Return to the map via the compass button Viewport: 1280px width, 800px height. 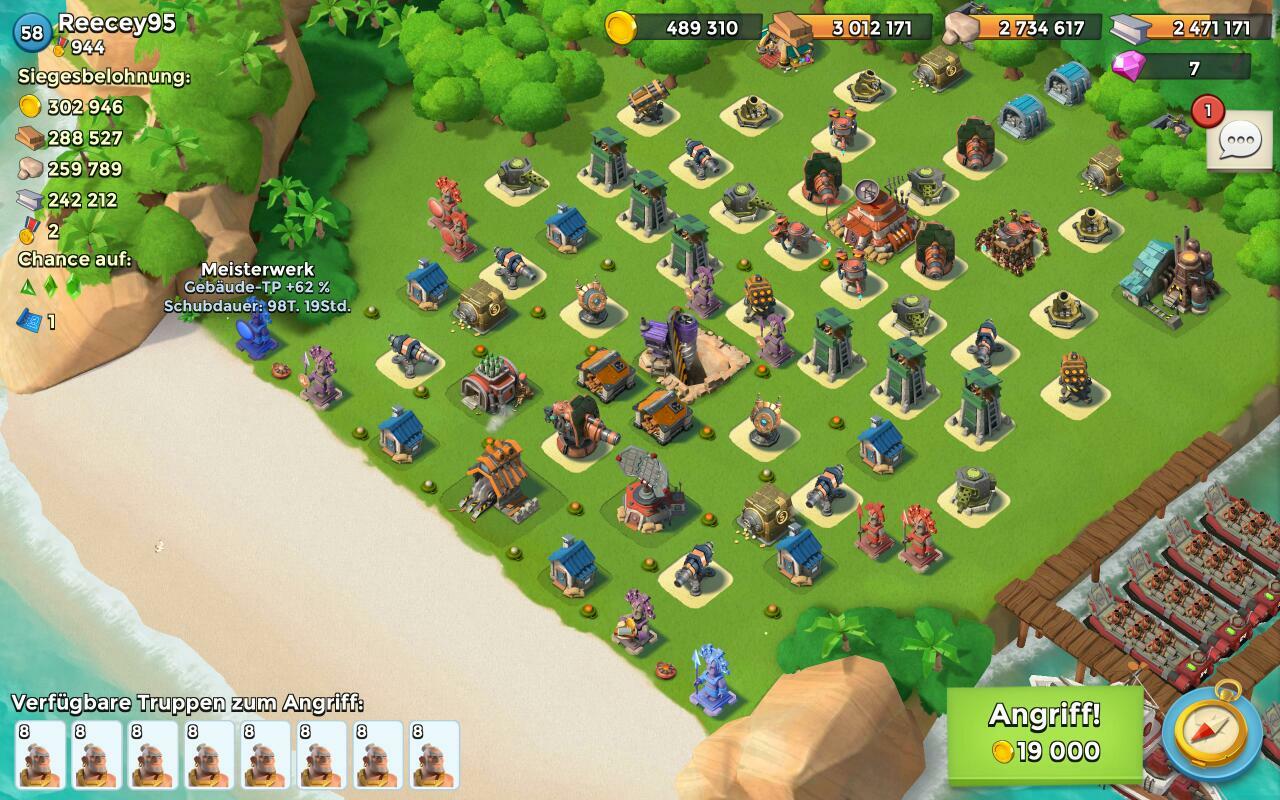point(1211,733)
